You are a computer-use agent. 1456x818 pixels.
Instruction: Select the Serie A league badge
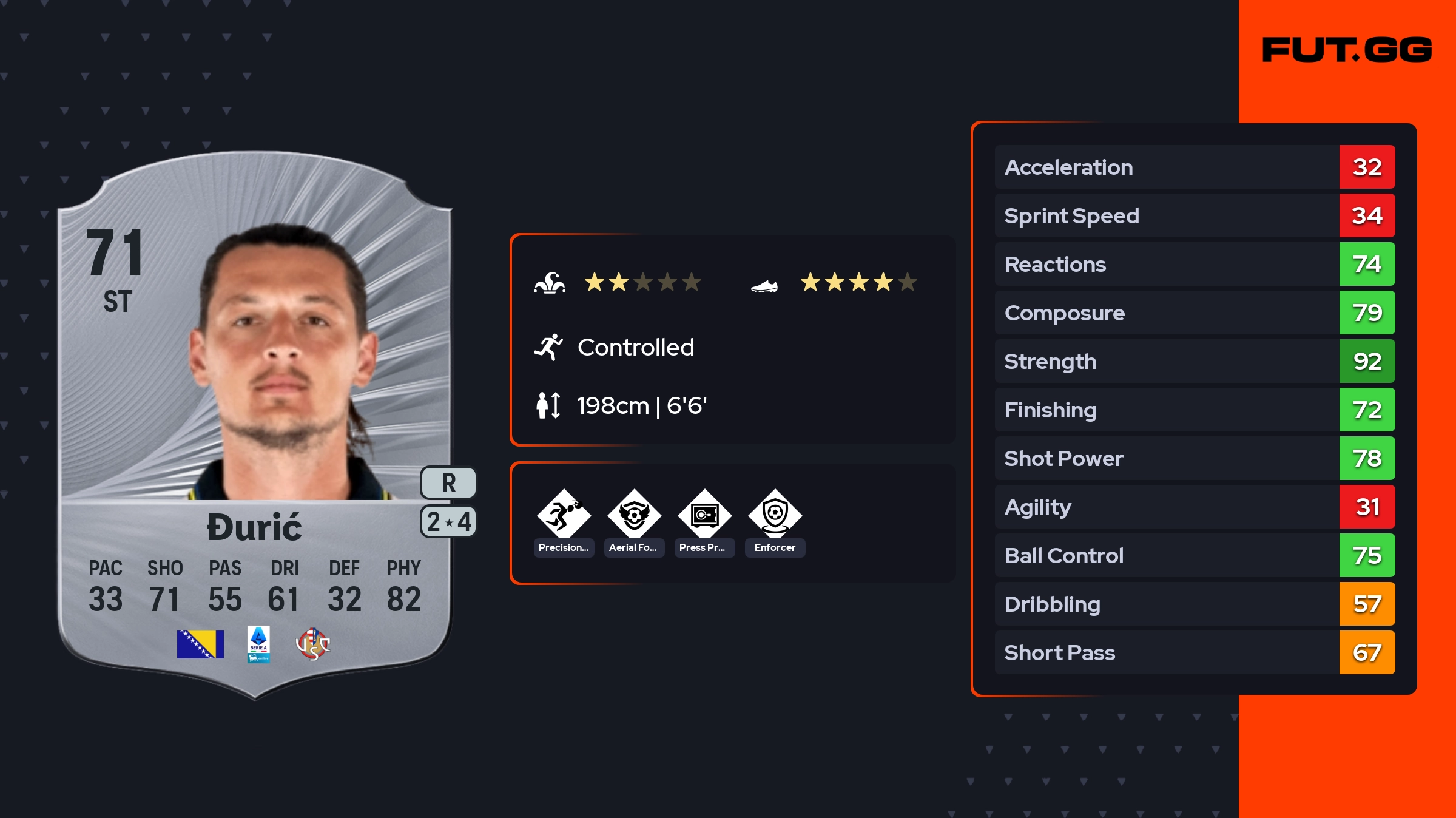click(258, 644)
